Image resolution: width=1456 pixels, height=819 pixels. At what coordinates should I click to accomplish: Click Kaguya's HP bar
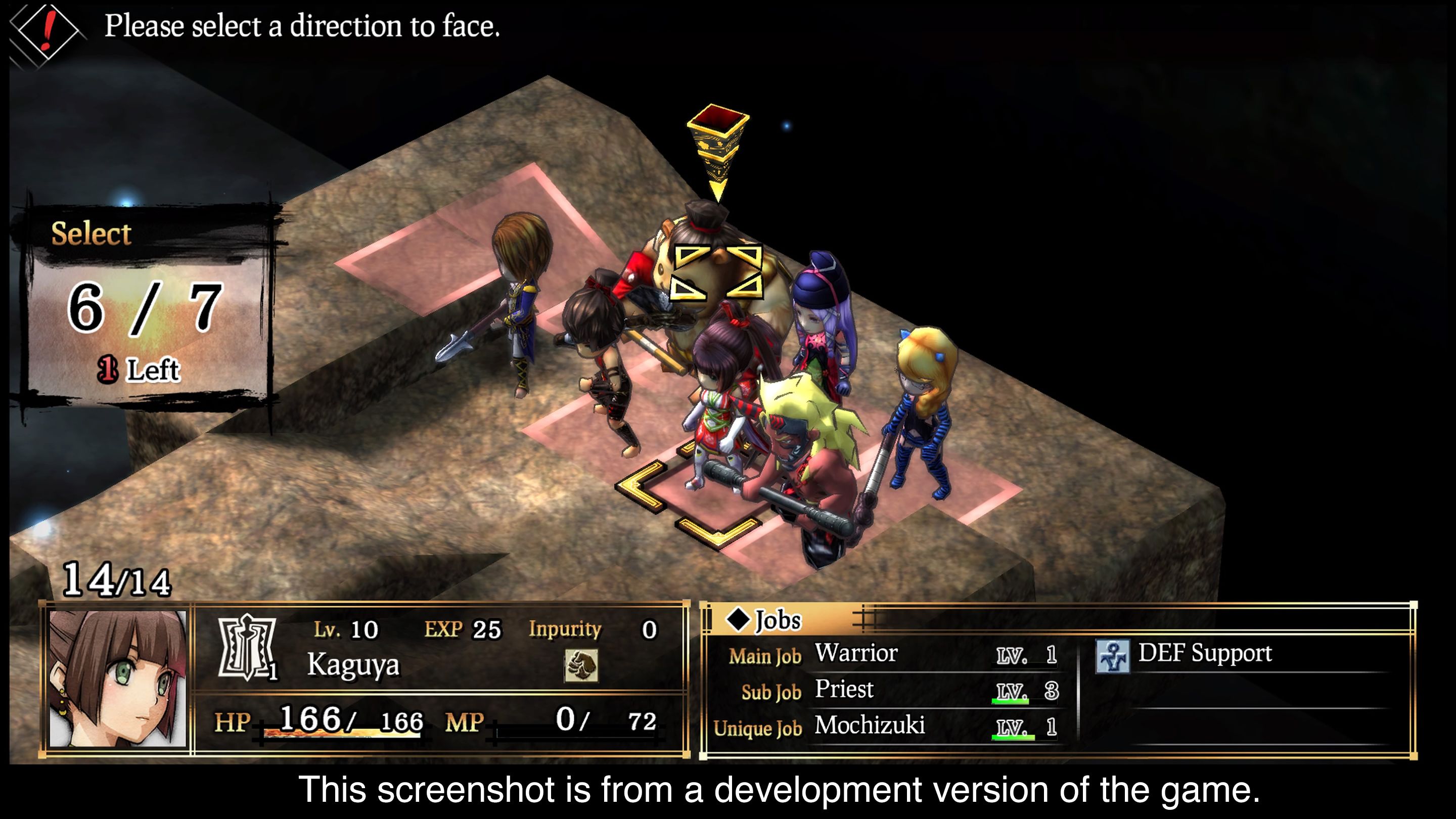click(339, 734)
